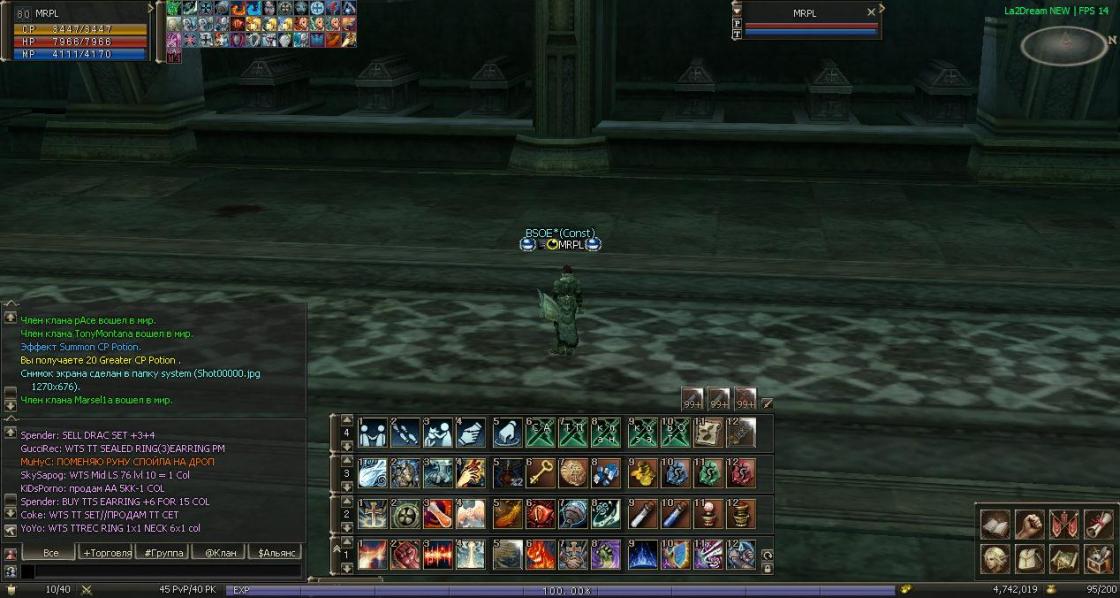Click the minimap radar
This screenshot has width=1120, height=598.
click(1064, 43)
